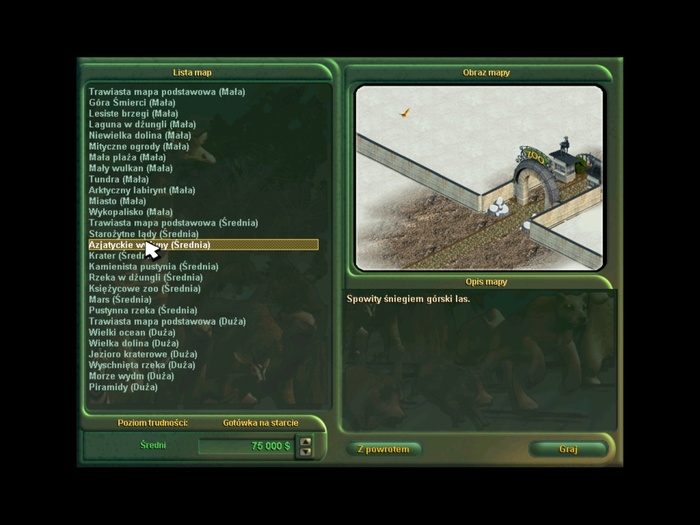Choose the Wykopalisko (Mała) map
This screenshot has height=525, width=700.
(131, 212)
